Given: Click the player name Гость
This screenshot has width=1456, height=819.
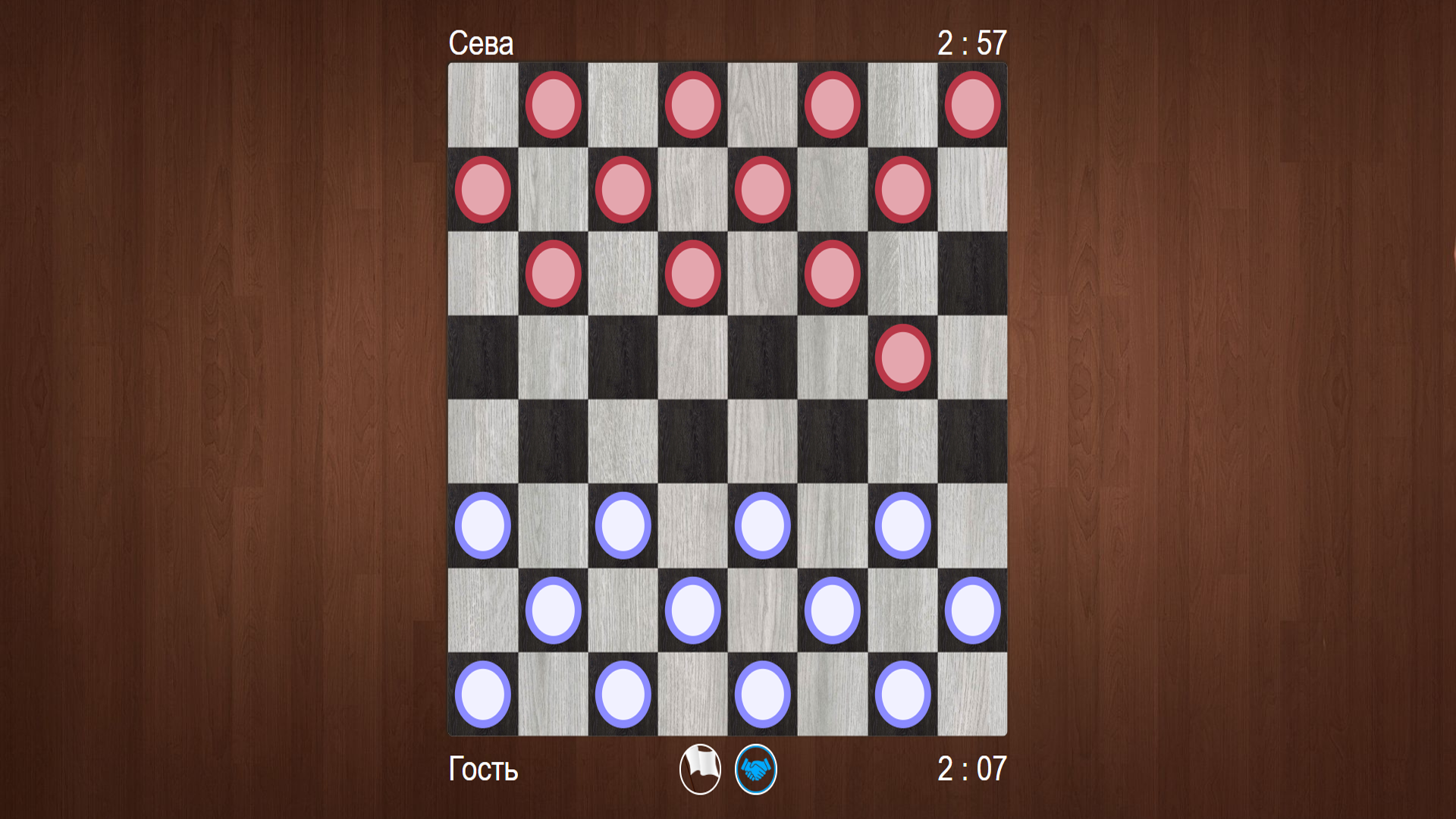Looking at the screenshot, I should pos(483,769).
